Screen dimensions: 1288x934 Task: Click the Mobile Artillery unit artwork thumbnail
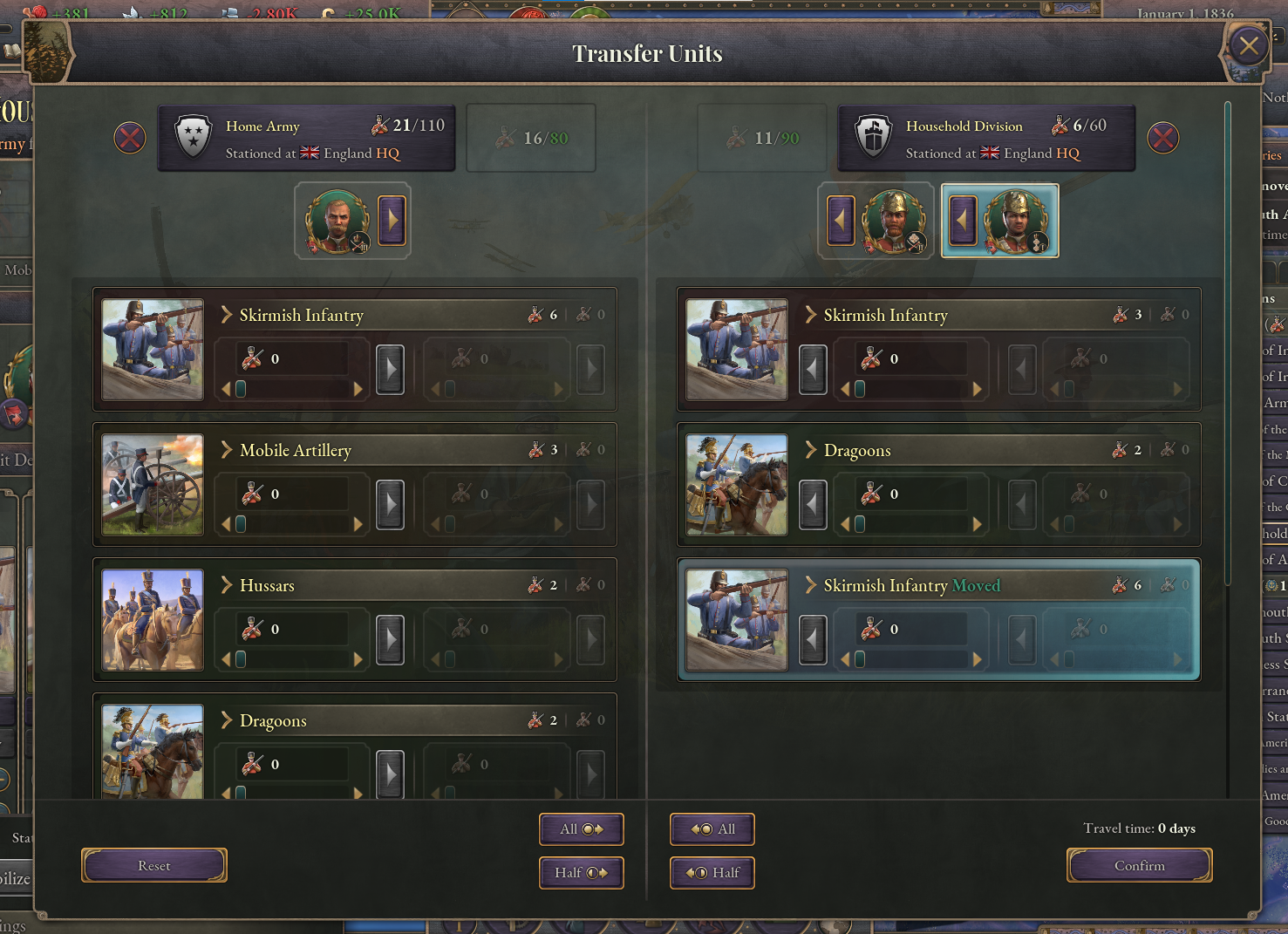(x=152, y=485)
